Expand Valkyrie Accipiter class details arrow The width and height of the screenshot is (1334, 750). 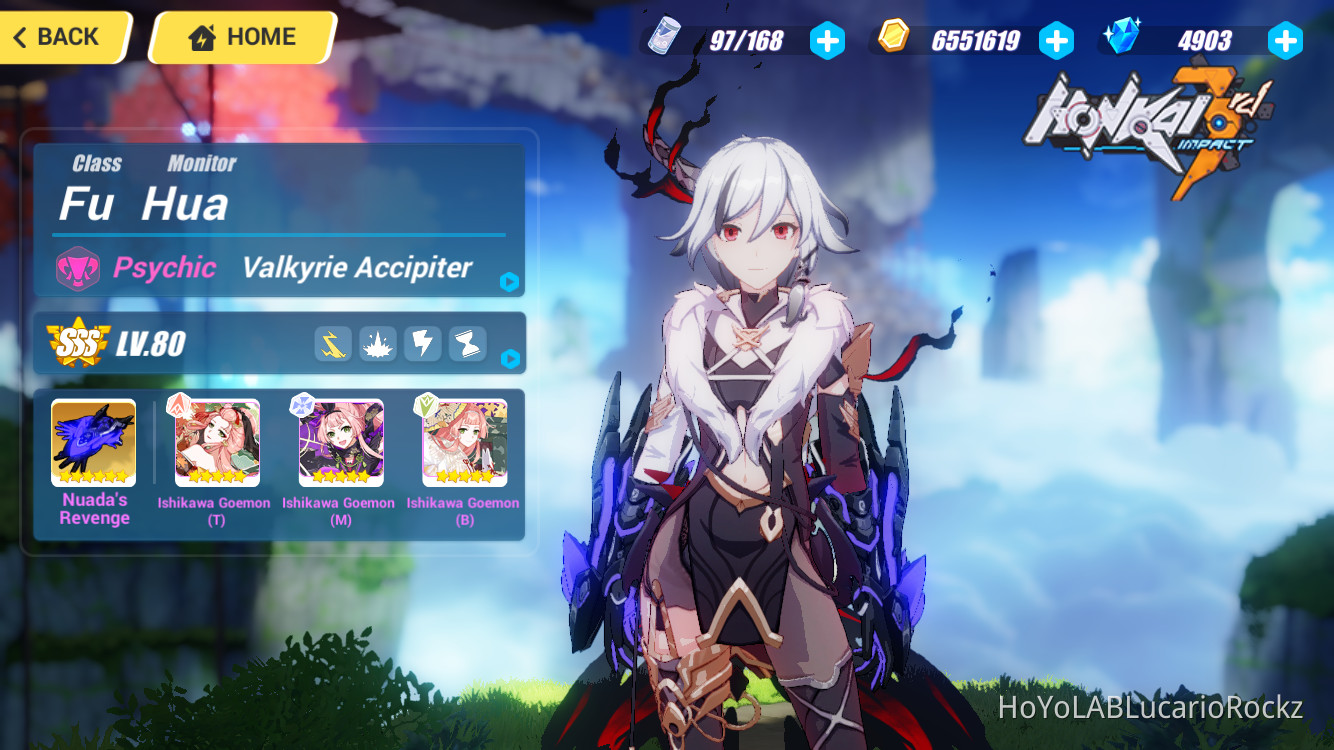pyautogui.click(x=510, y=284)
